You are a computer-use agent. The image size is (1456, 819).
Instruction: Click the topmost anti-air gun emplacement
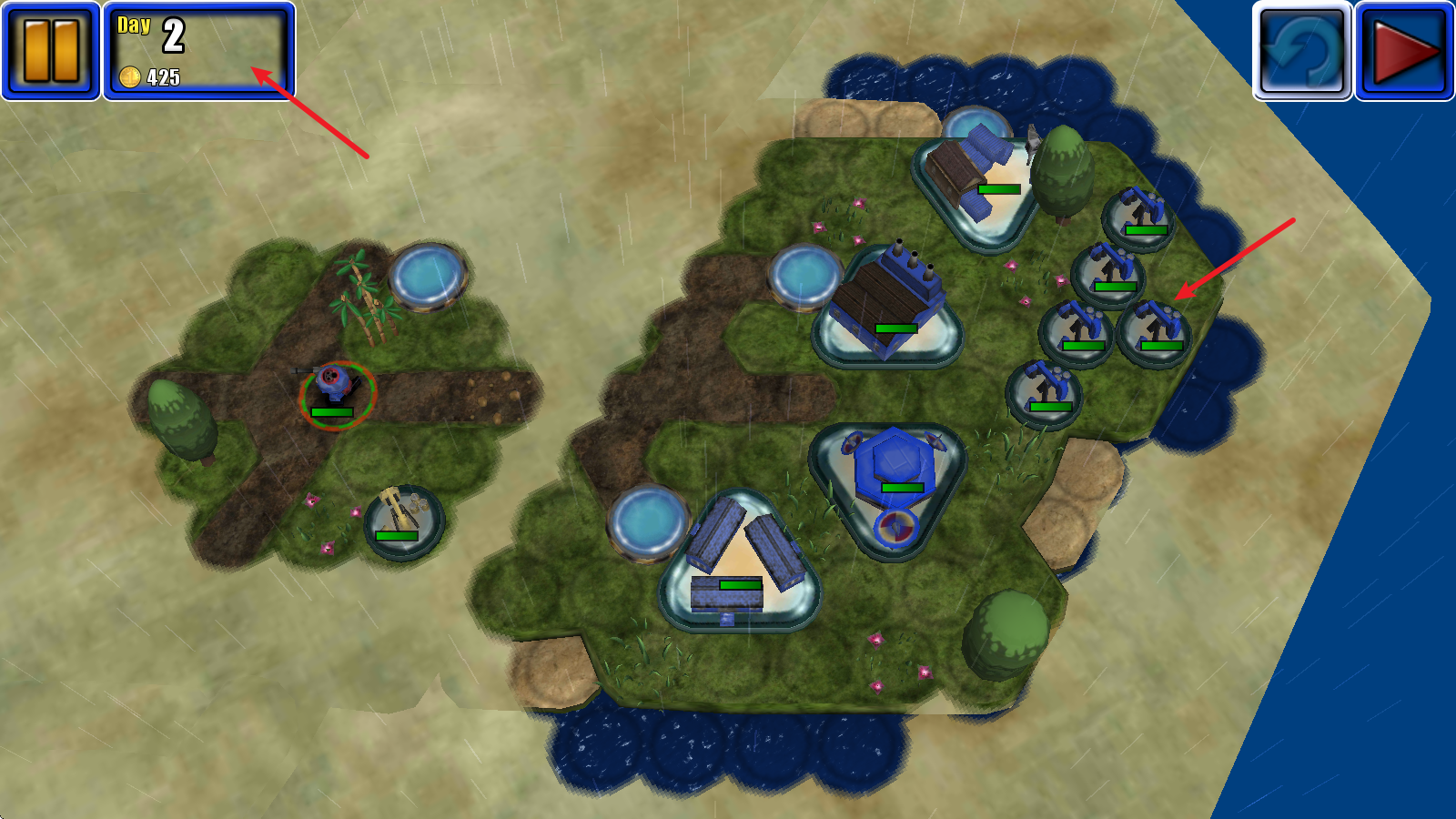1140,216
